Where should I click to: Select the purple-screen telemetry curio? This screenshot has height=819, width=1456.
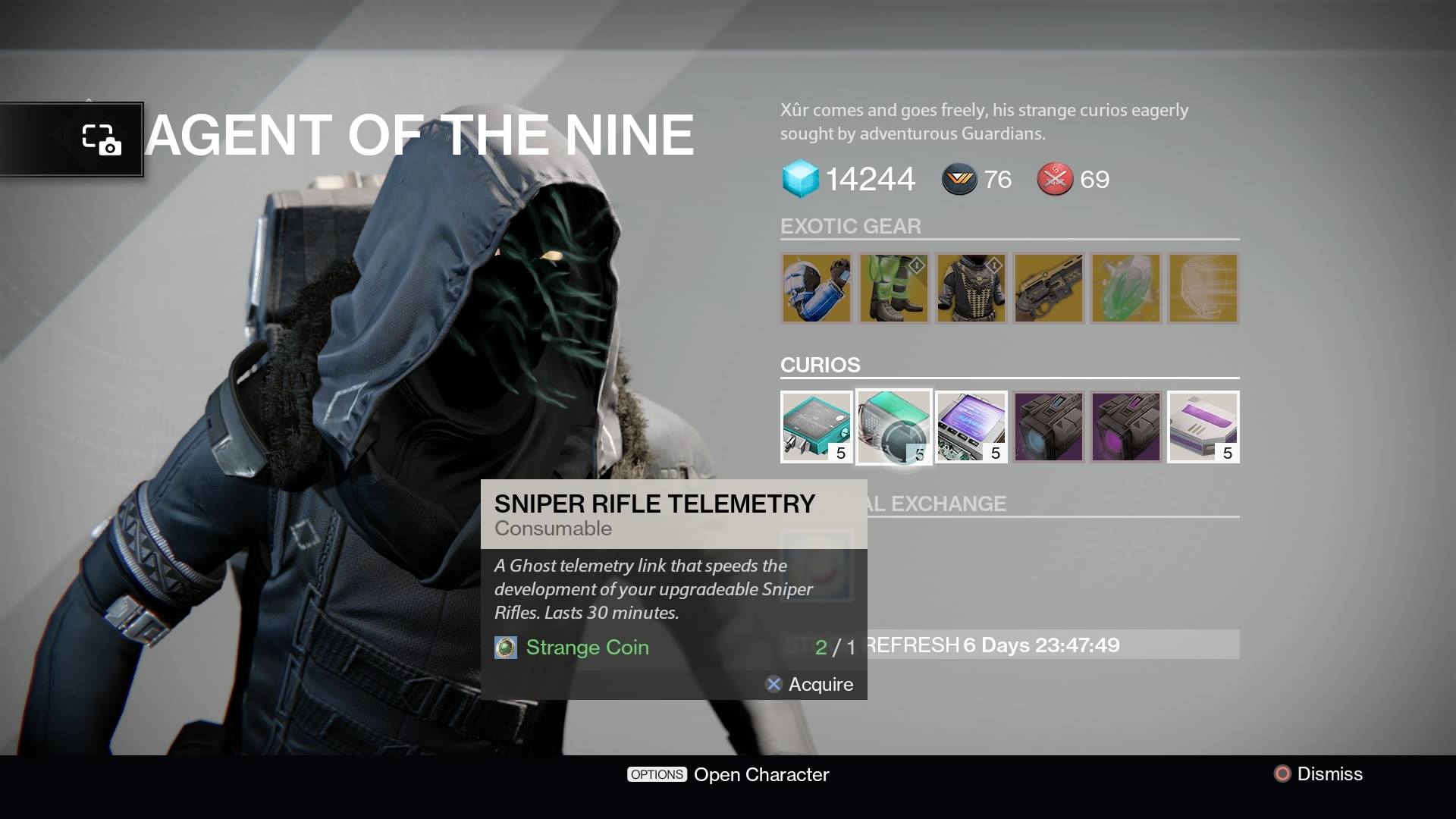coord(971,426)
